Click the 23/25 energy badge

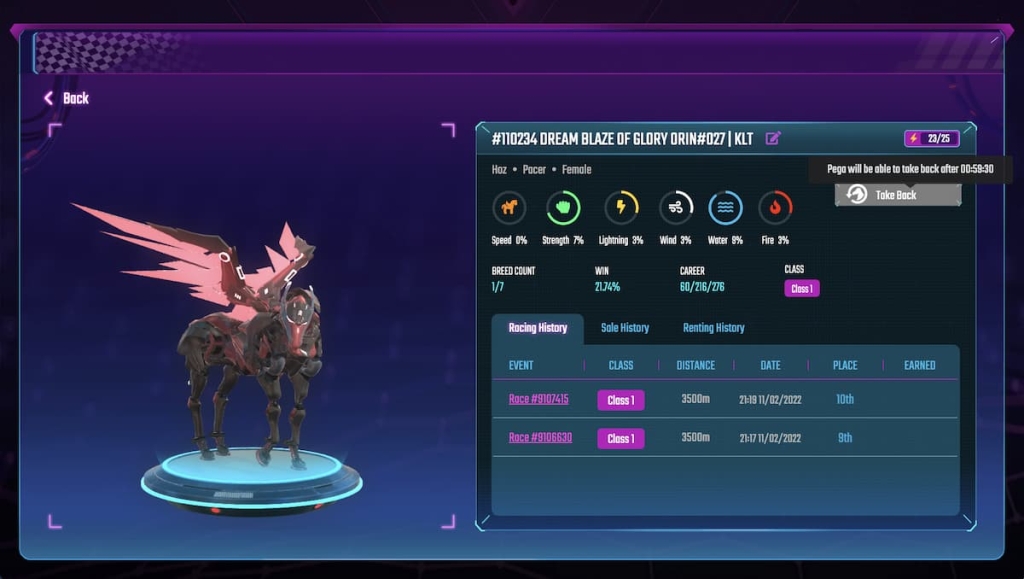tap(930, 139)
